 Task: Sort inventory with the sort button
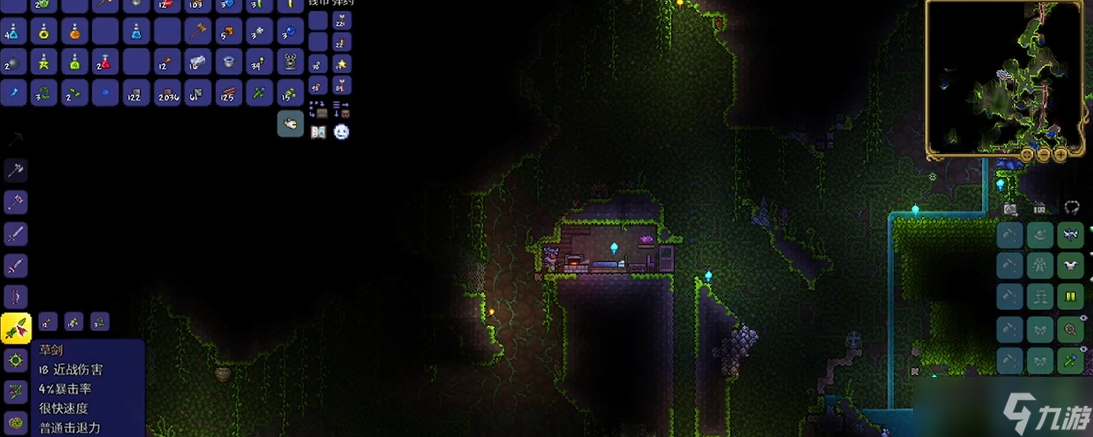(x=340, y=108)
